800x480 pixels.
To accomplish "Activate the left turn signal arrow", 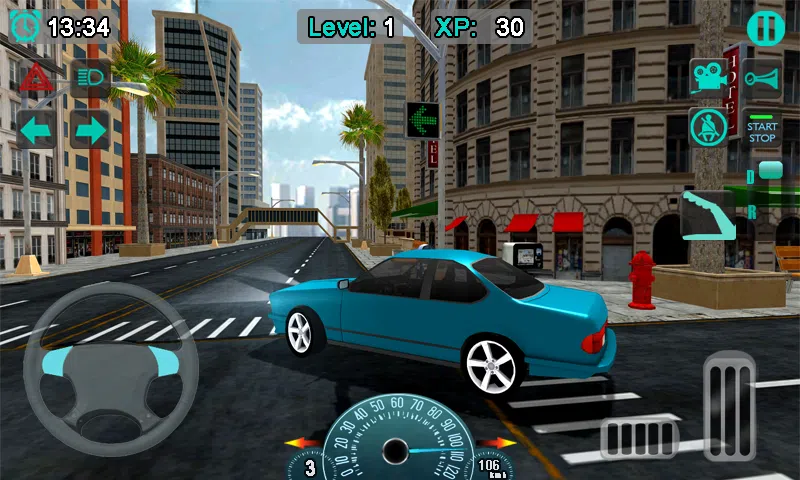I will pyautogui.click(x=36, y=130).
